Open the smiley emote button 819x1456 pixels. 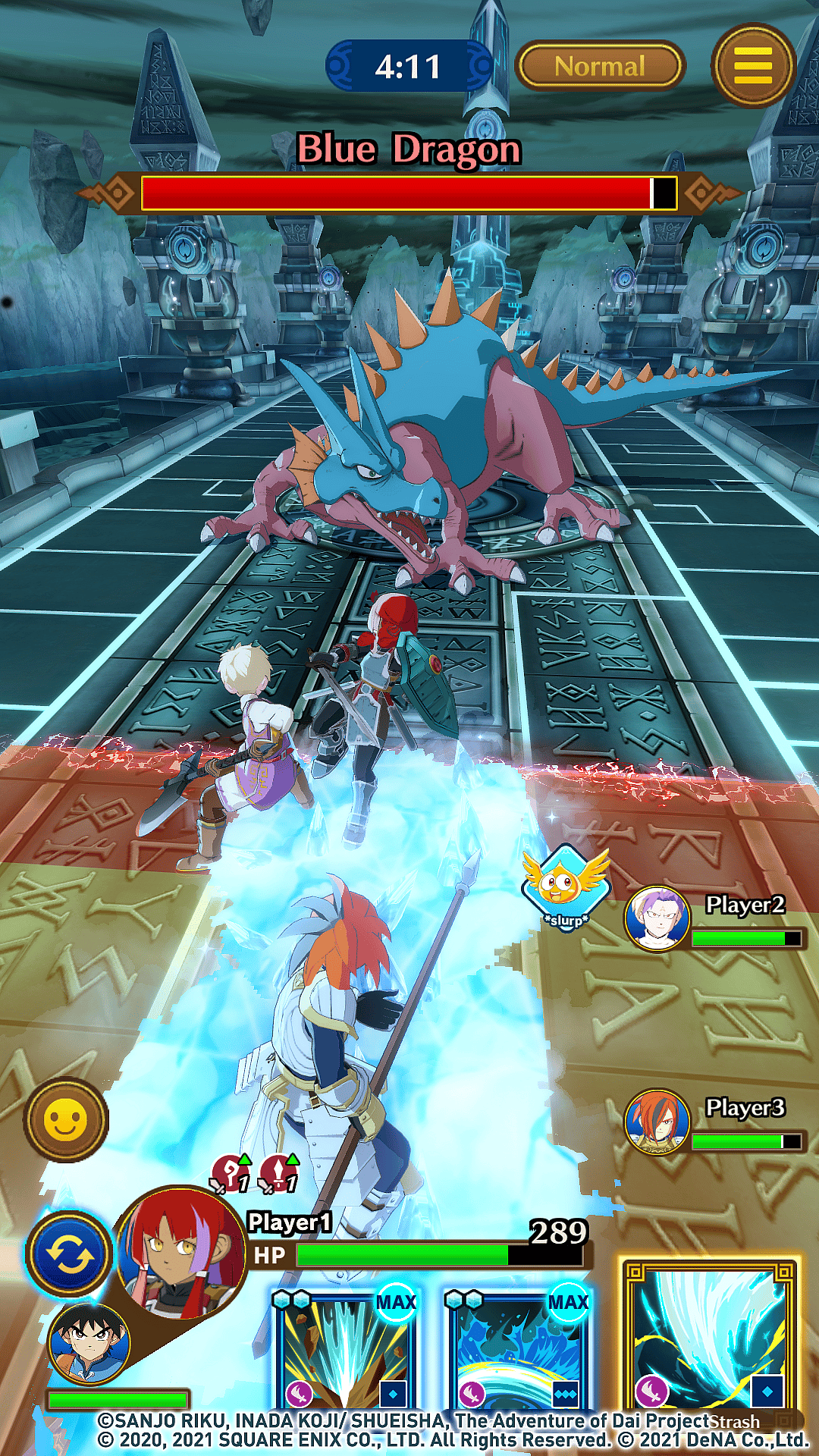(x=66, y=1120)
